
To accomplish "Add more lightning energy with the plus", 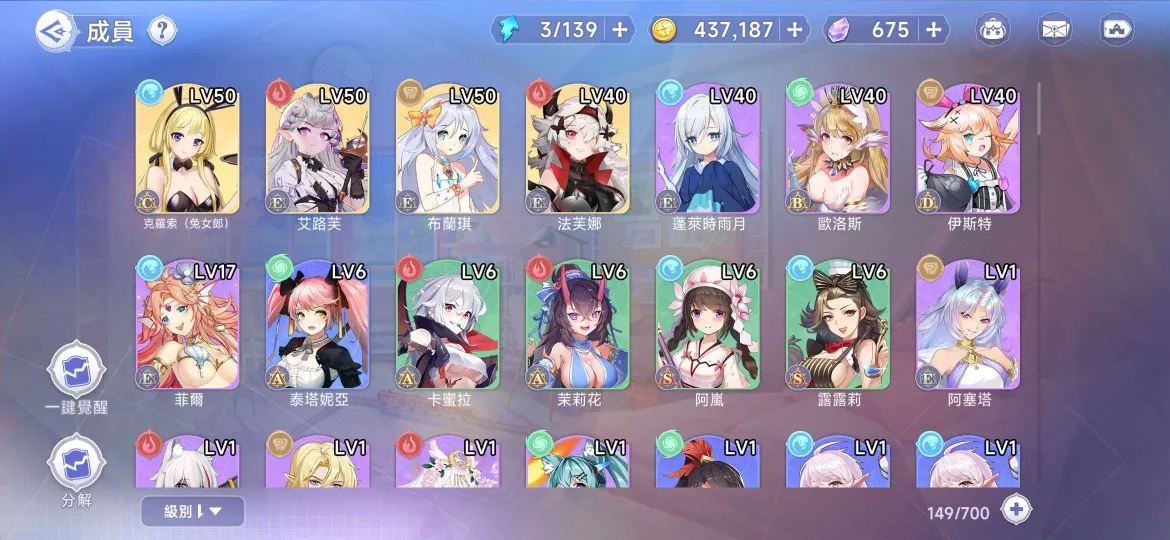I will tap(620, 30).
